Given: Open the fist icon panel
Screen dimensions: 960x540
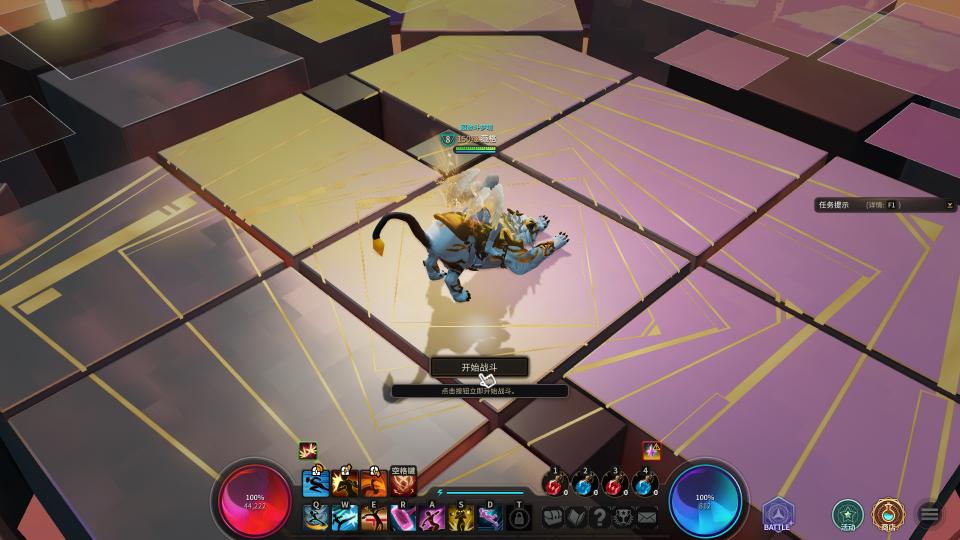Looking at the screenshot, I should point(553,517).
